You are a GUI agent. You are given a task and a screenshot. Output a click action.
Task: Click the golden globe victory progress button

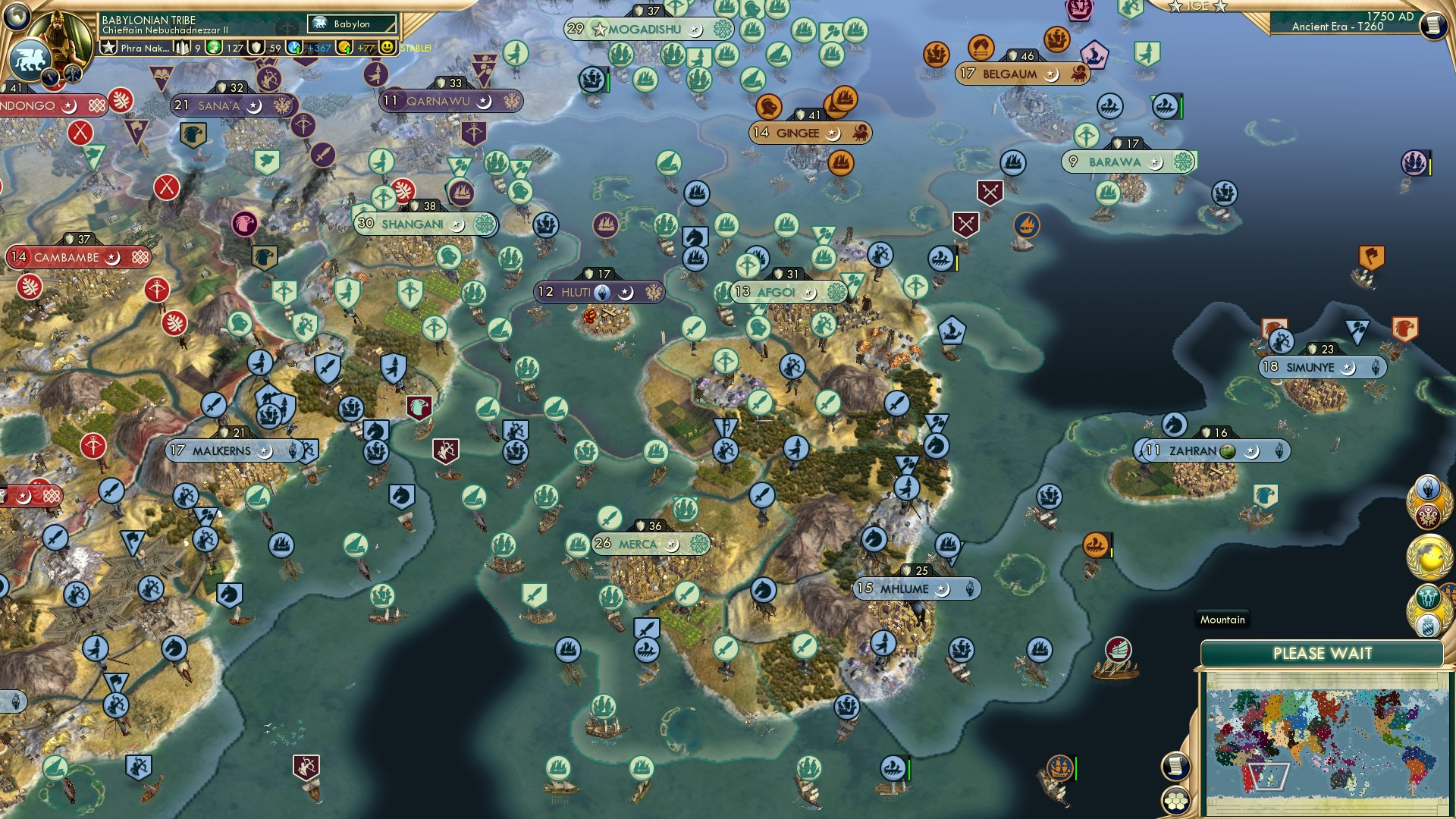click(1429, 555)
